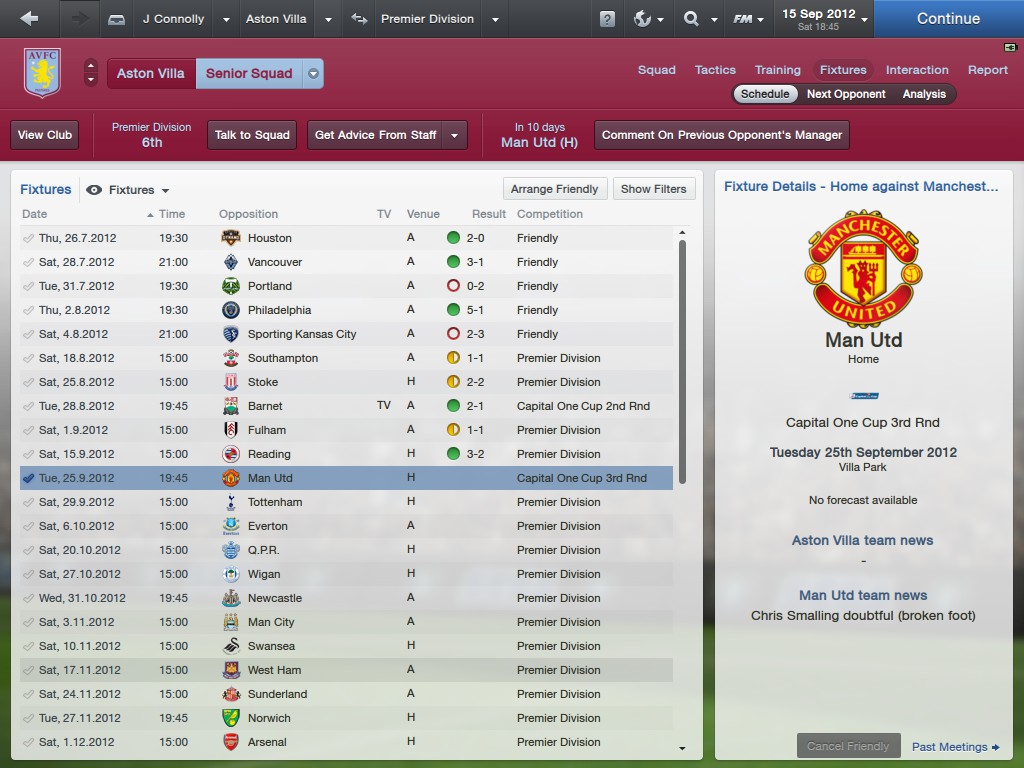Switch to the Analysis view
This screenshot has height=768, width=1024.
[924, 94]
